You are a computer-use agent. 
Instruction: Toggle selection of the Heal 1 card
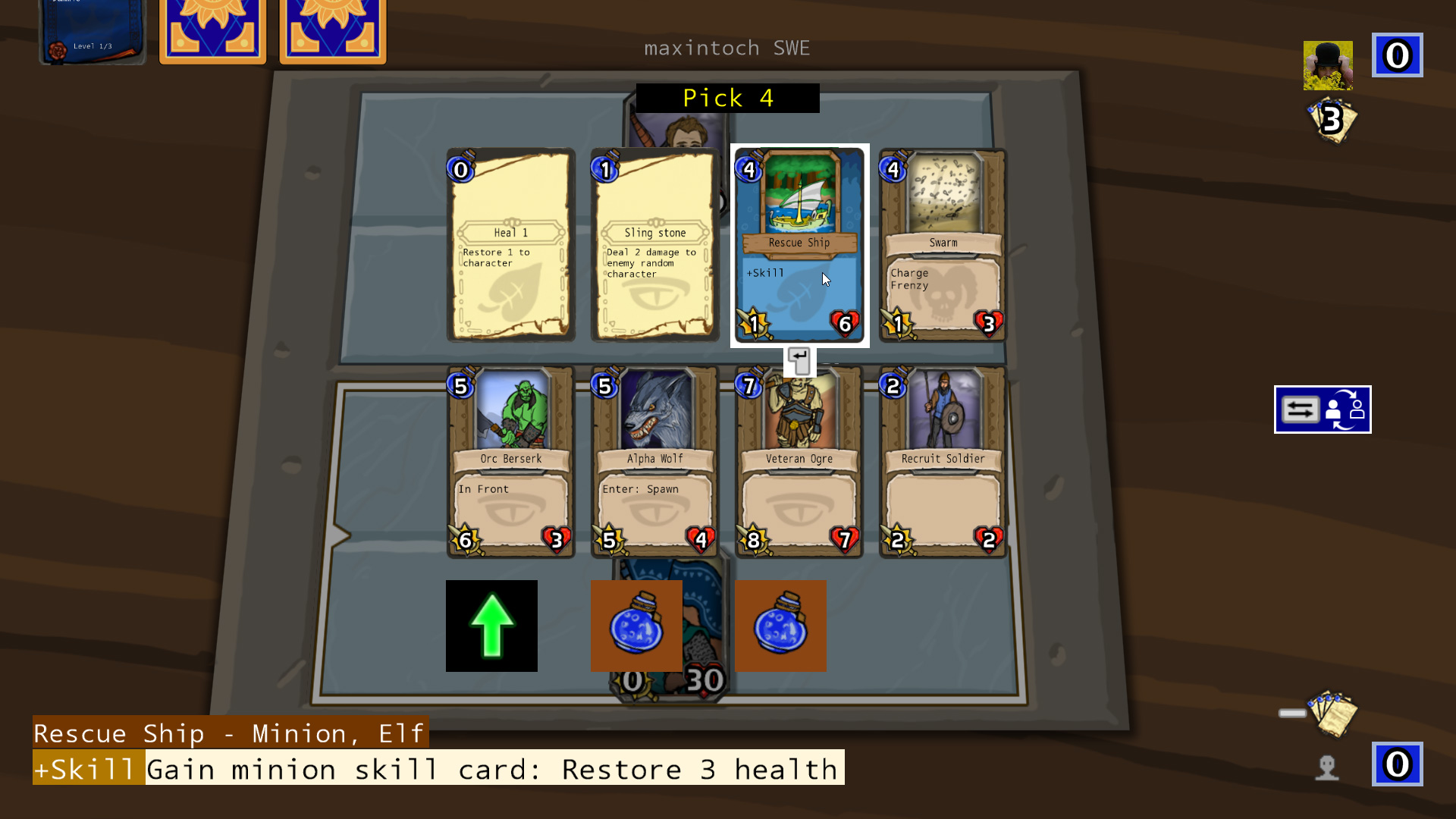[510, 244]
